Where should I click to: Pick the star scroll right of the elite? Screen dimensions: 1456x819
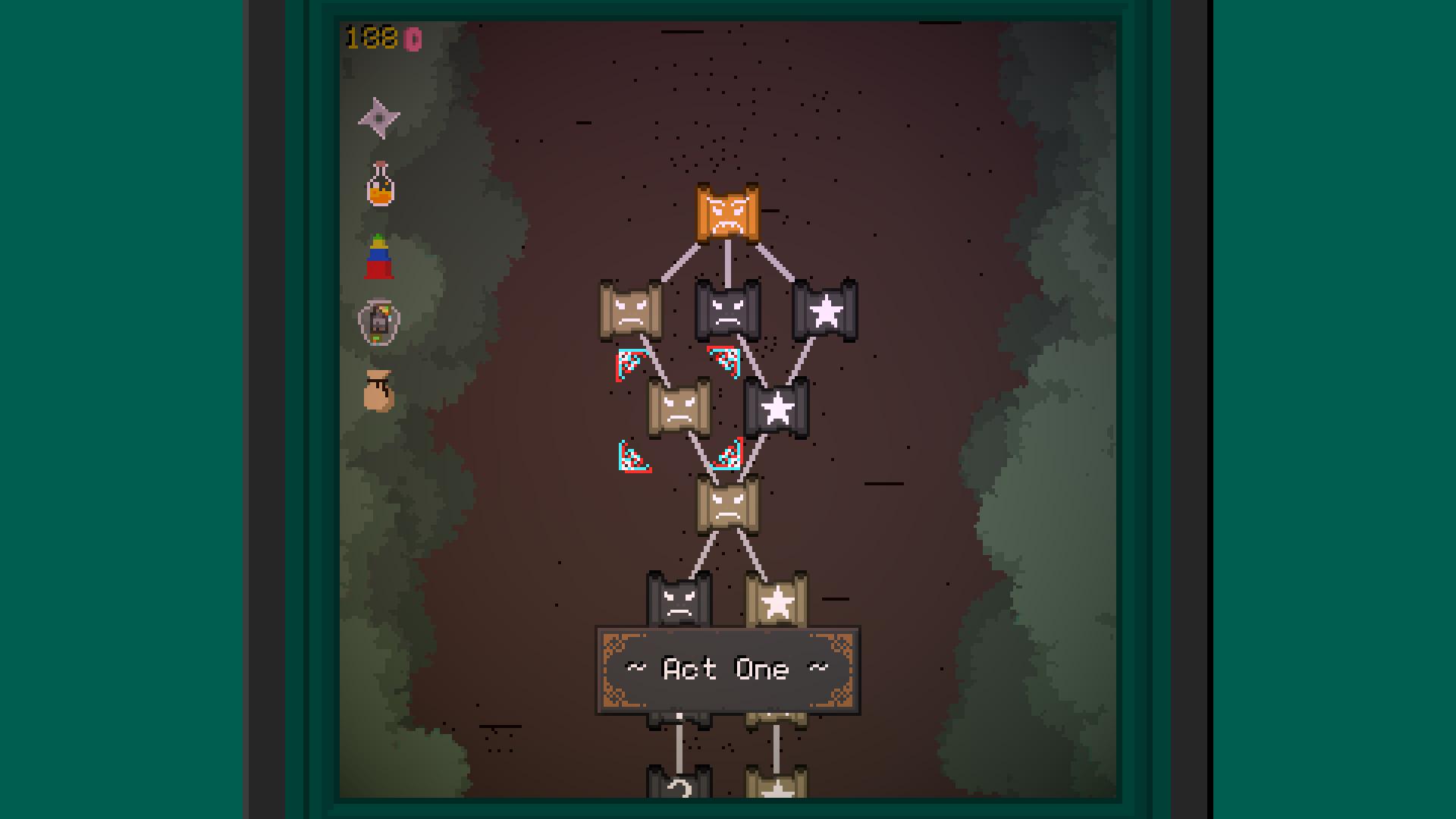tap(825, 311)
